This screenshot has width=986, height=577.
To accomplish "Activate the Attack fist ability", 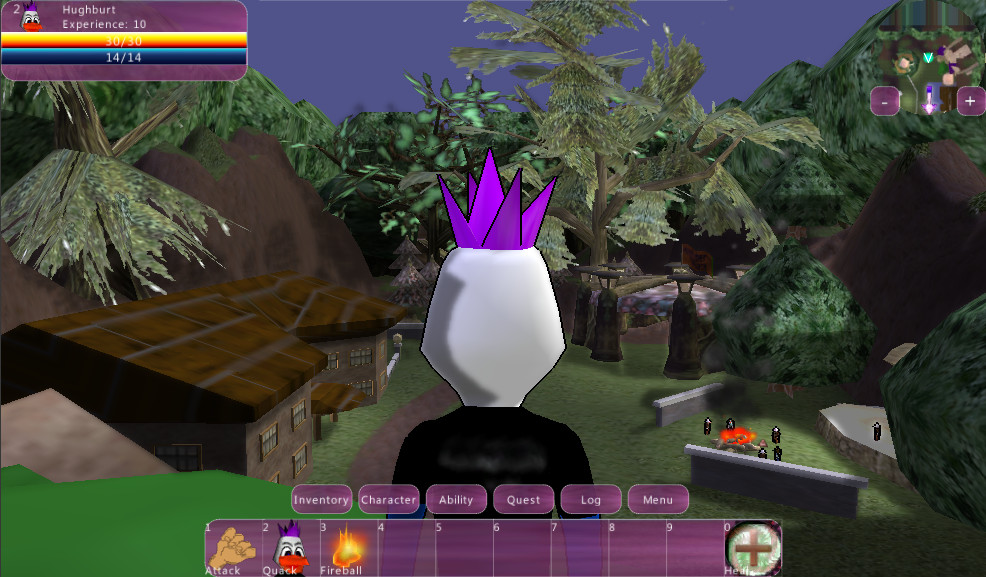I will pos(231,547).
